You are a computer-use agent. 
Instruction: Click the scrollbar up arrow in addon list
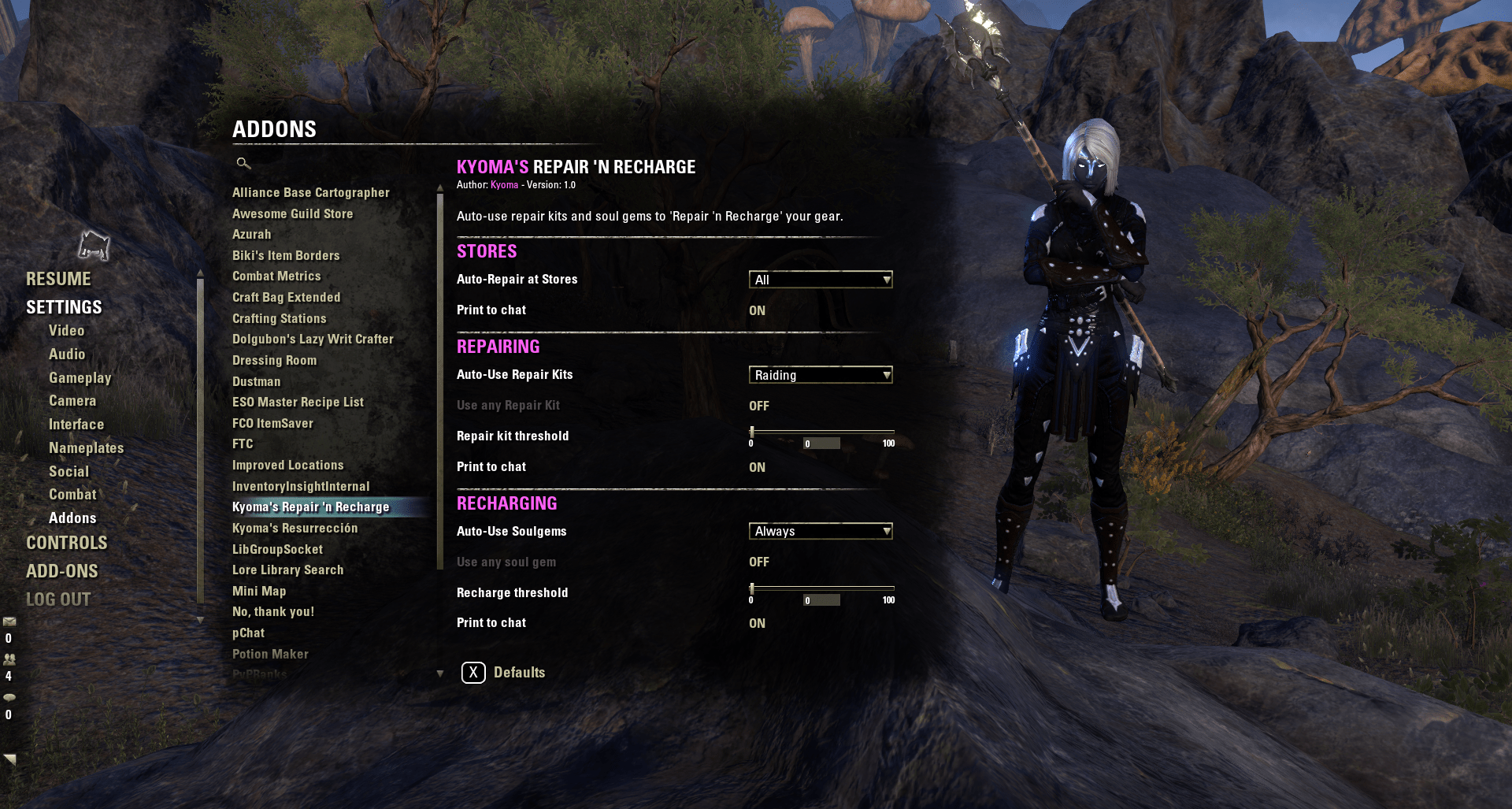pos(439,188)
